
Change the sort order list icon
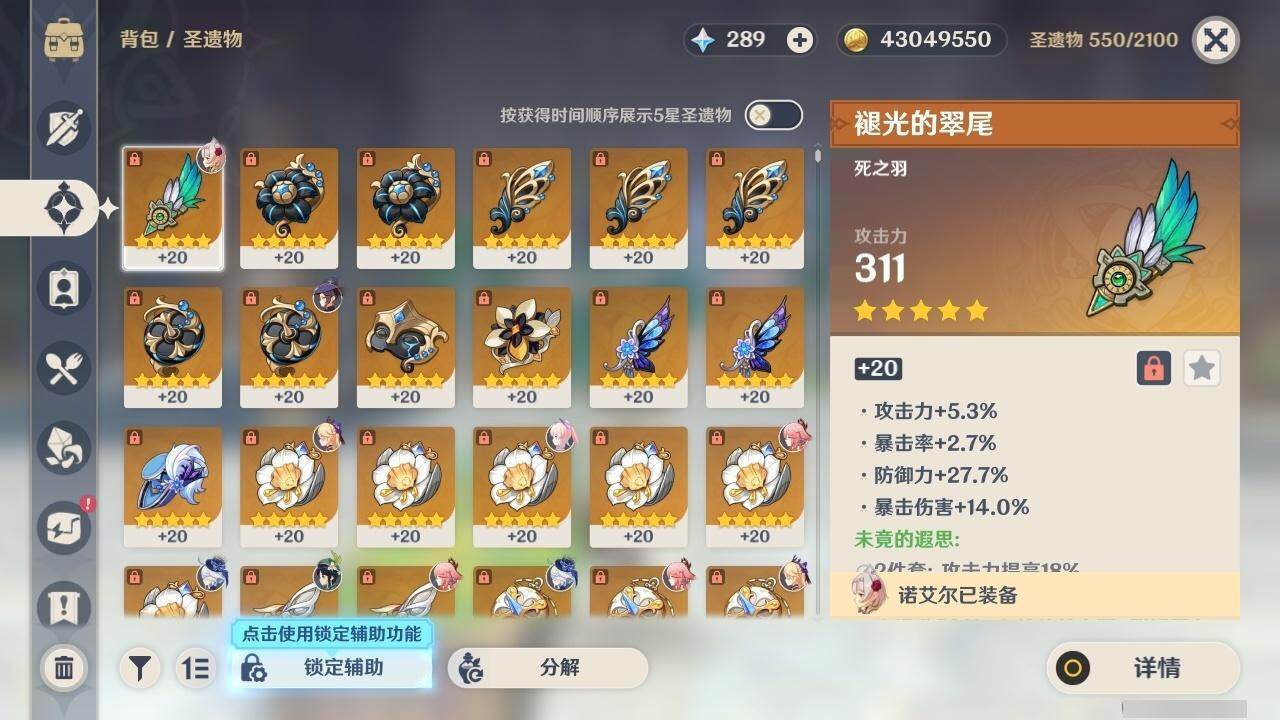[197, 668]
